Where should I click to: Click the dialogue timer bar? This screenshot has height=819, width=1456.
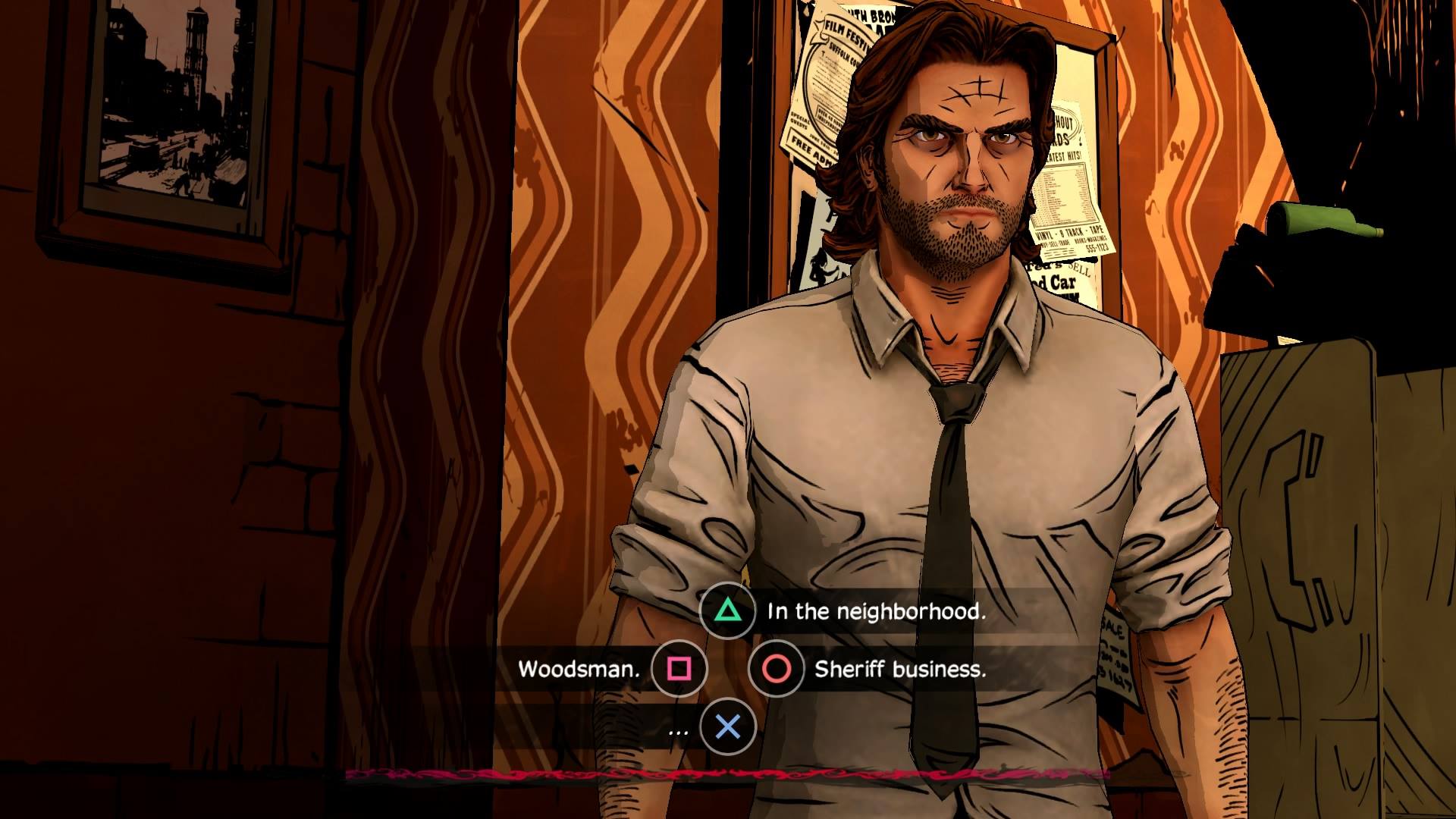pos(728,775)
